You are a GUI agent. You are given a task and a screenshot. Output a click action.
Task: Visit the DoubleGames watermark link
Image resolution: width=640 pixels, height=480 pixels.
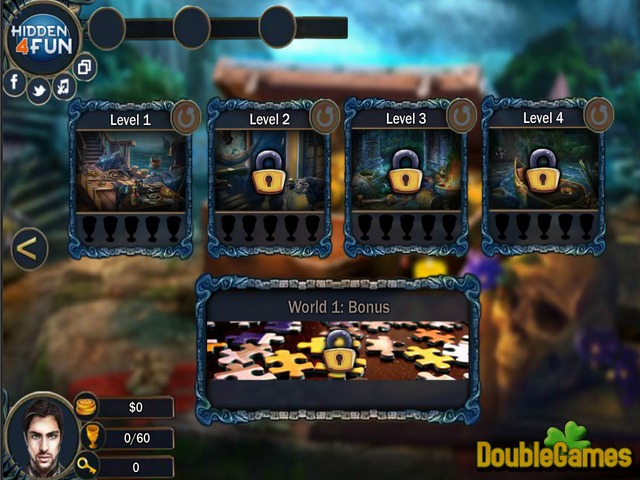(x=553, y=450)
